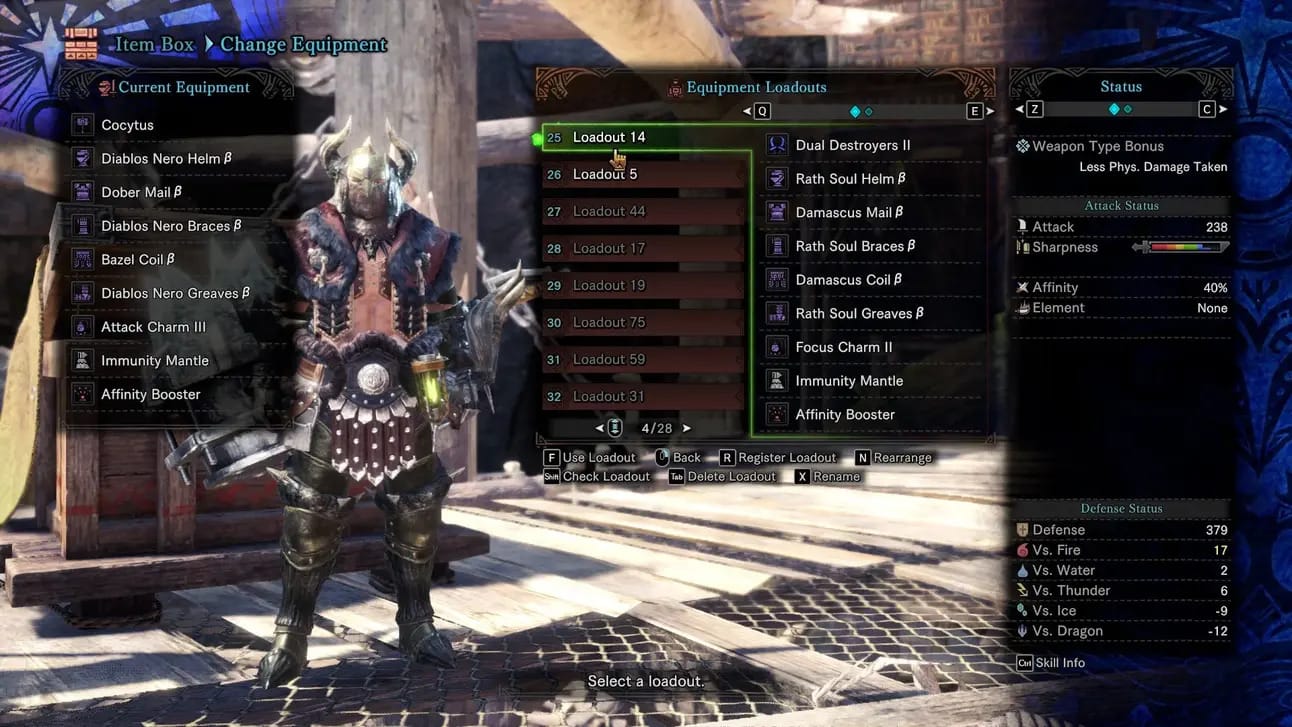This screenshot has height=727, width=1292.
Task: Select Dual Destroyers II in the loadout preview
Action: tap(853, 145)
